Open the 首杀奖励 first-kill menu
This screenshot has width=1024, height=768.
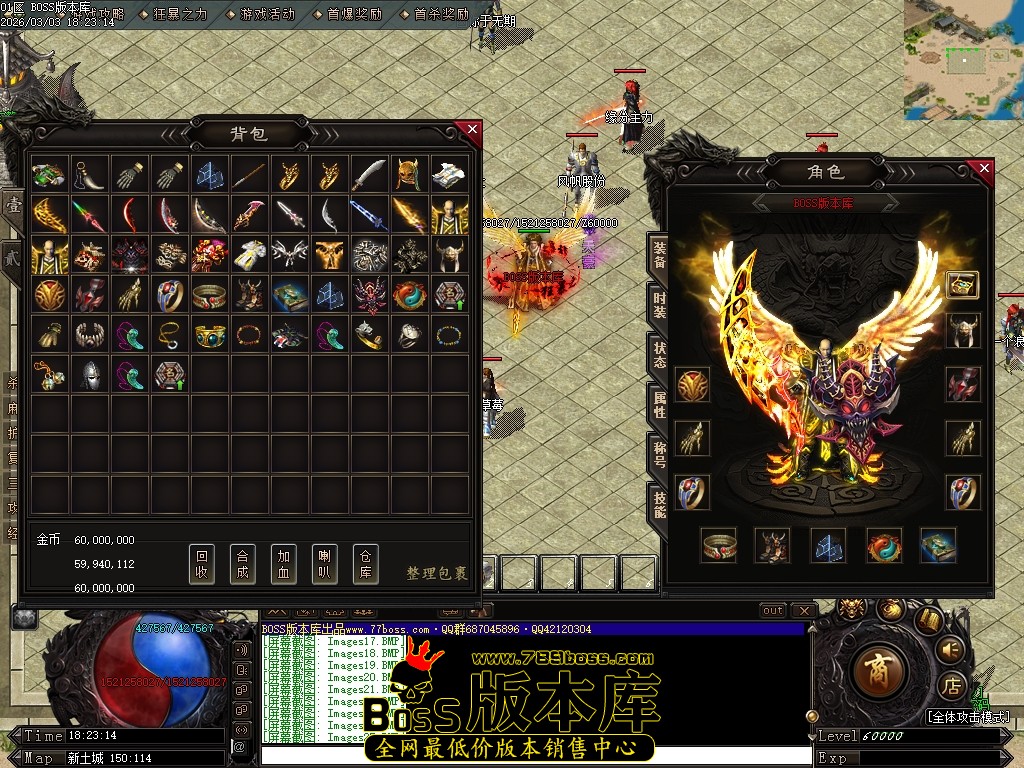click(441, 15)
